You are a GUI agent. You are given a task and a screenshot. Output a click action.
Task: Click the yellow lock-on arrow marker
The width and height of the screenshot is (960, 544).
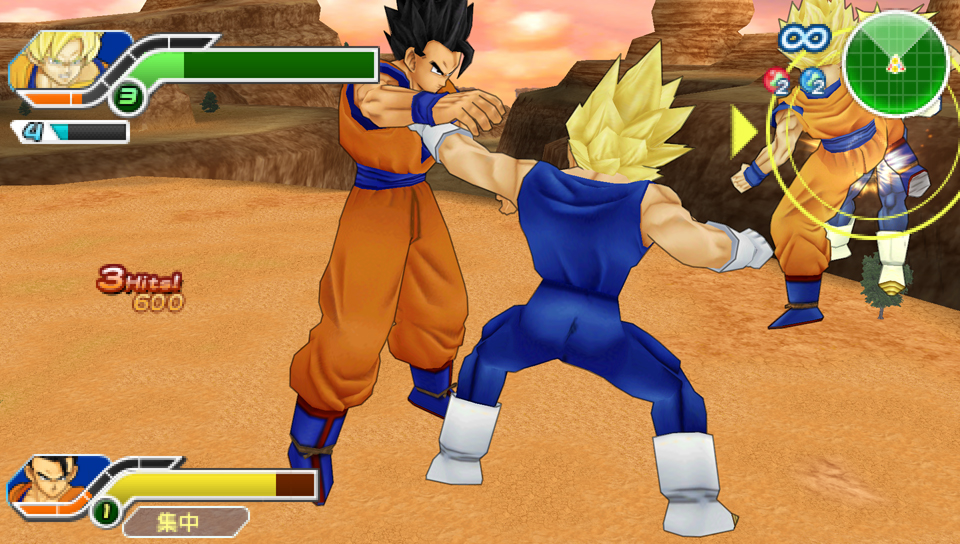pyautogui.click(x=744, y=131)
